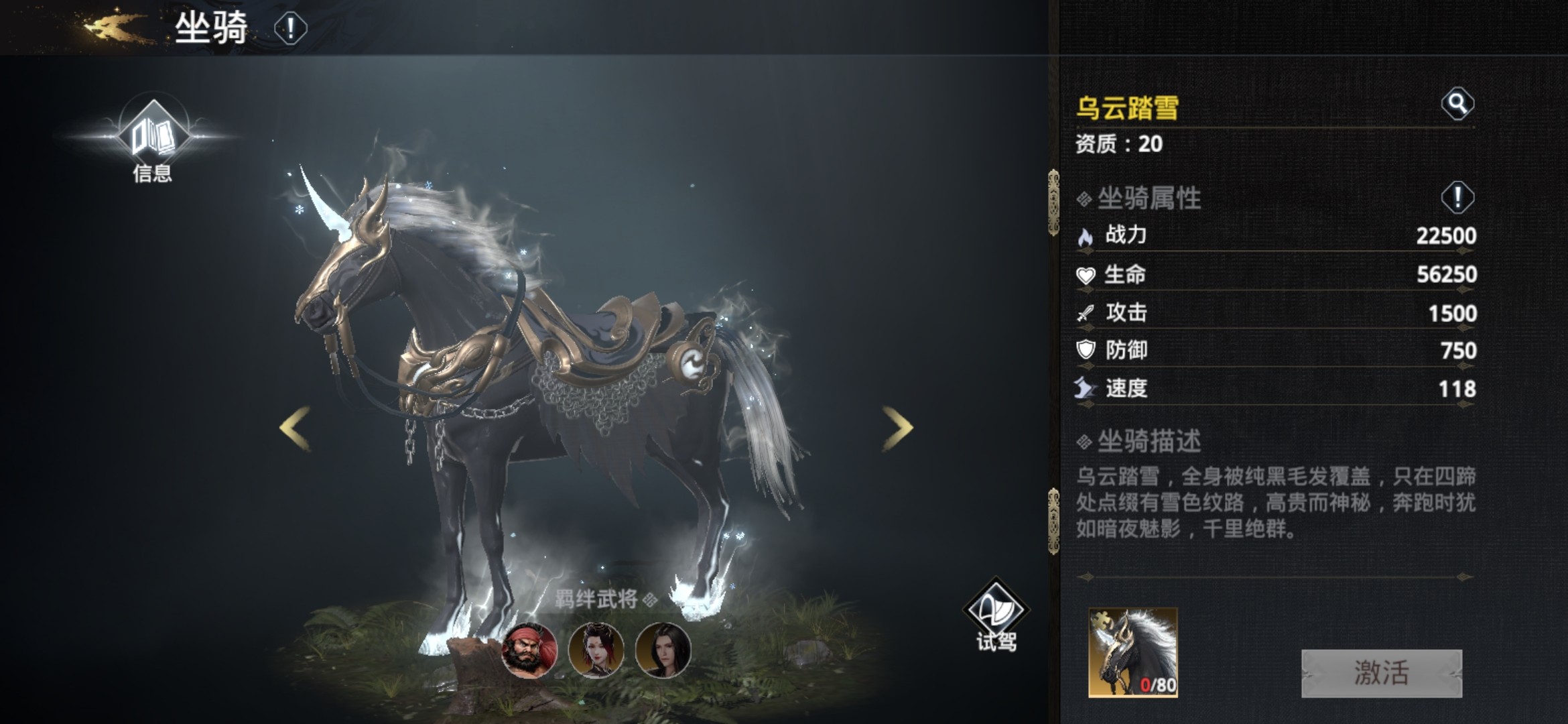Show the previous mount with left arrow
Viewport: 1568px width, 724px height.
(x=295, y=428)
